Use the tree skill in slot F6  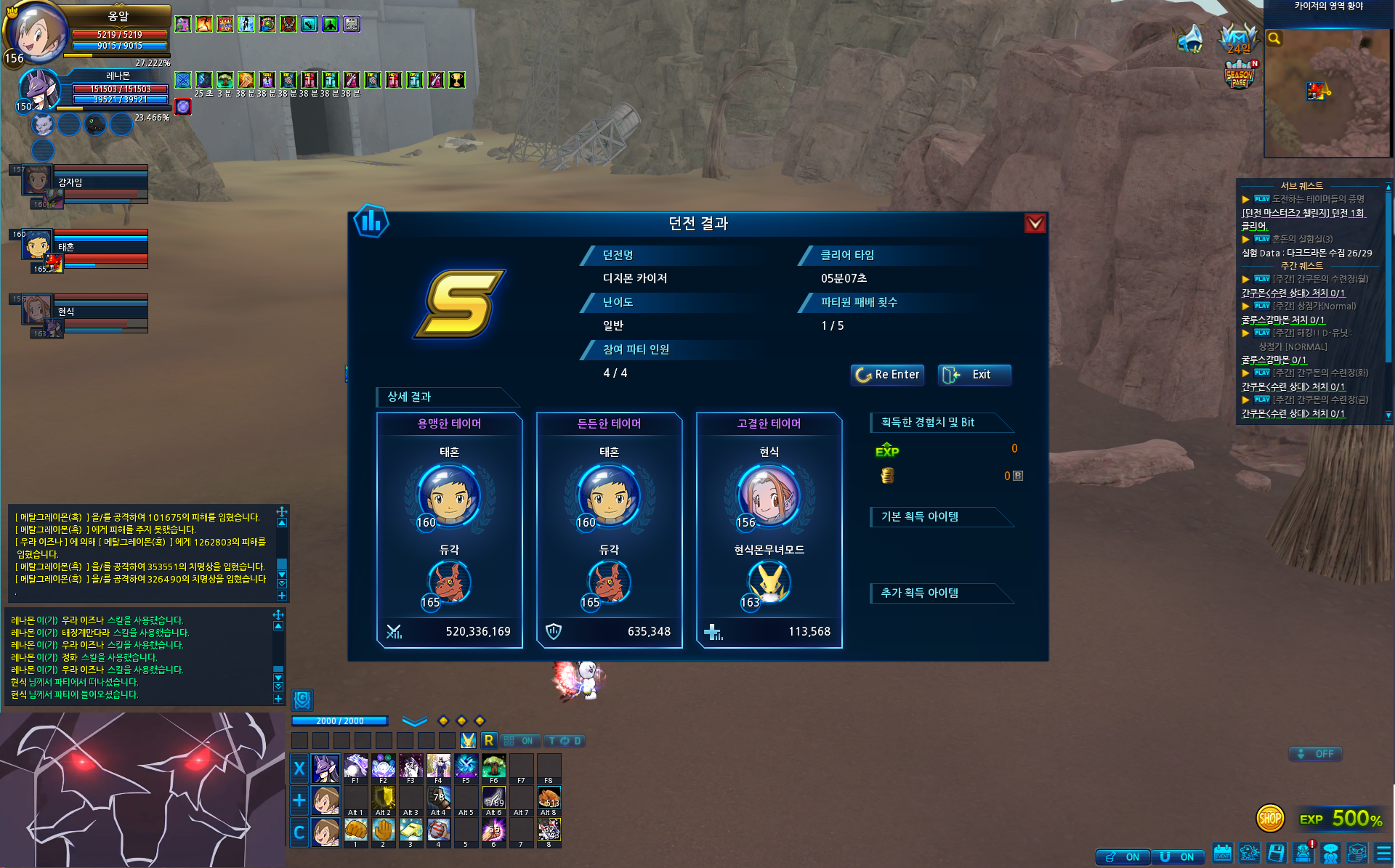click(493, 766)
